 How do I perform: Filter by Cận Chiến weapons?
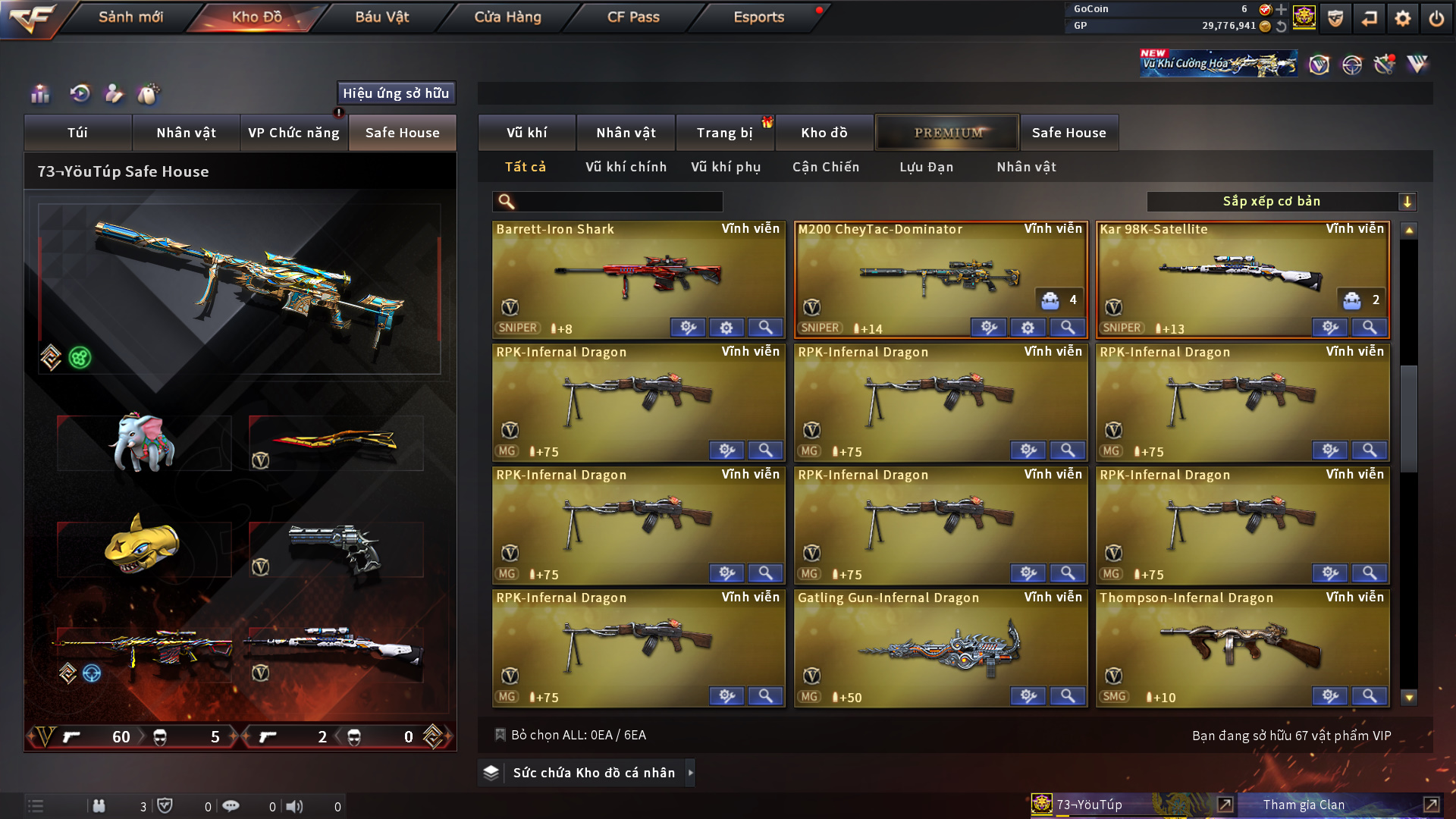click(825, 167)
